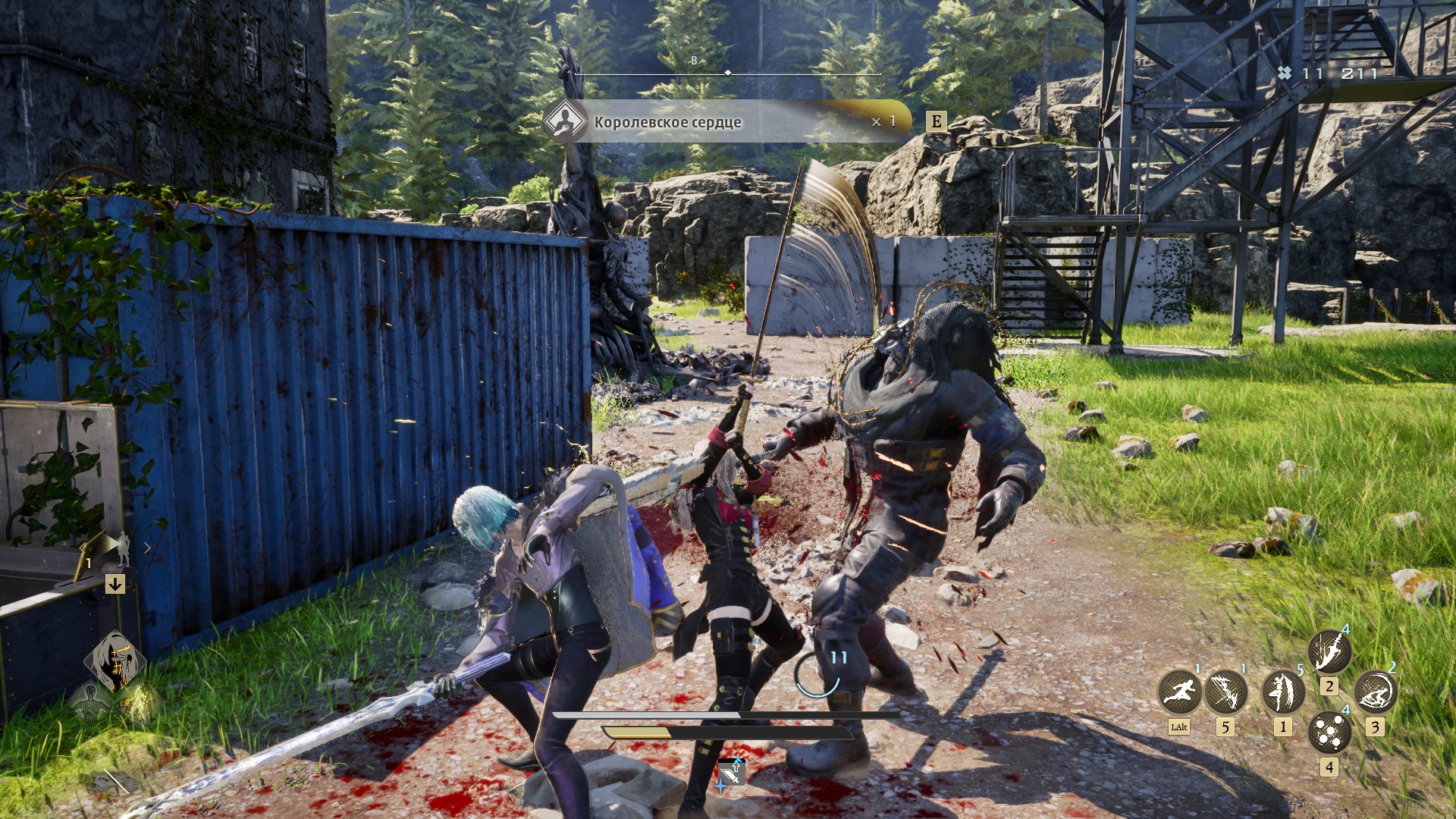
Task: Select the masked character portrait diamond
Action: coord(115,661)
